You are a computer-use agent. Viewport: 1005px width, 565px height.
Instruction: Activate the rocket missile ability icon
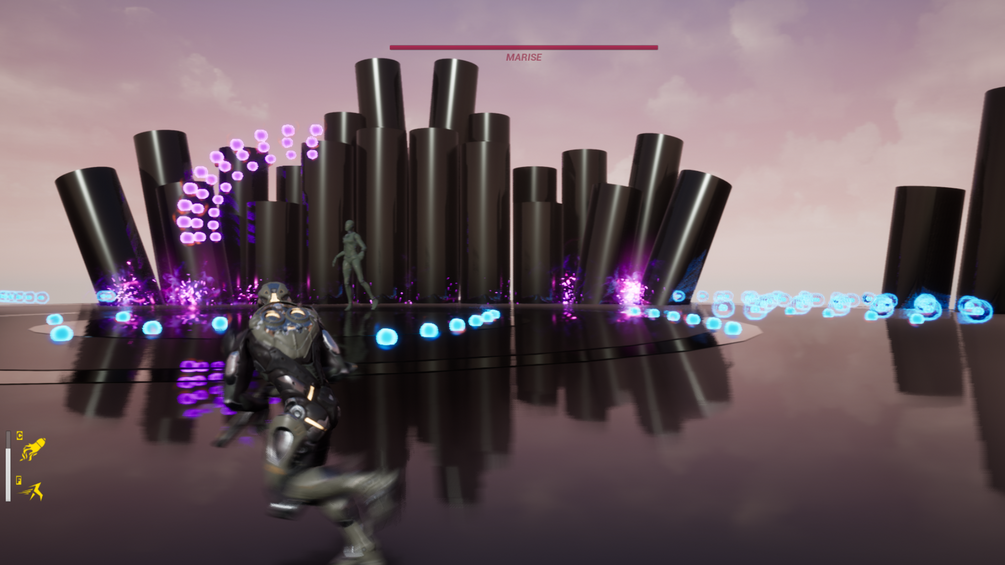(33, 449)
